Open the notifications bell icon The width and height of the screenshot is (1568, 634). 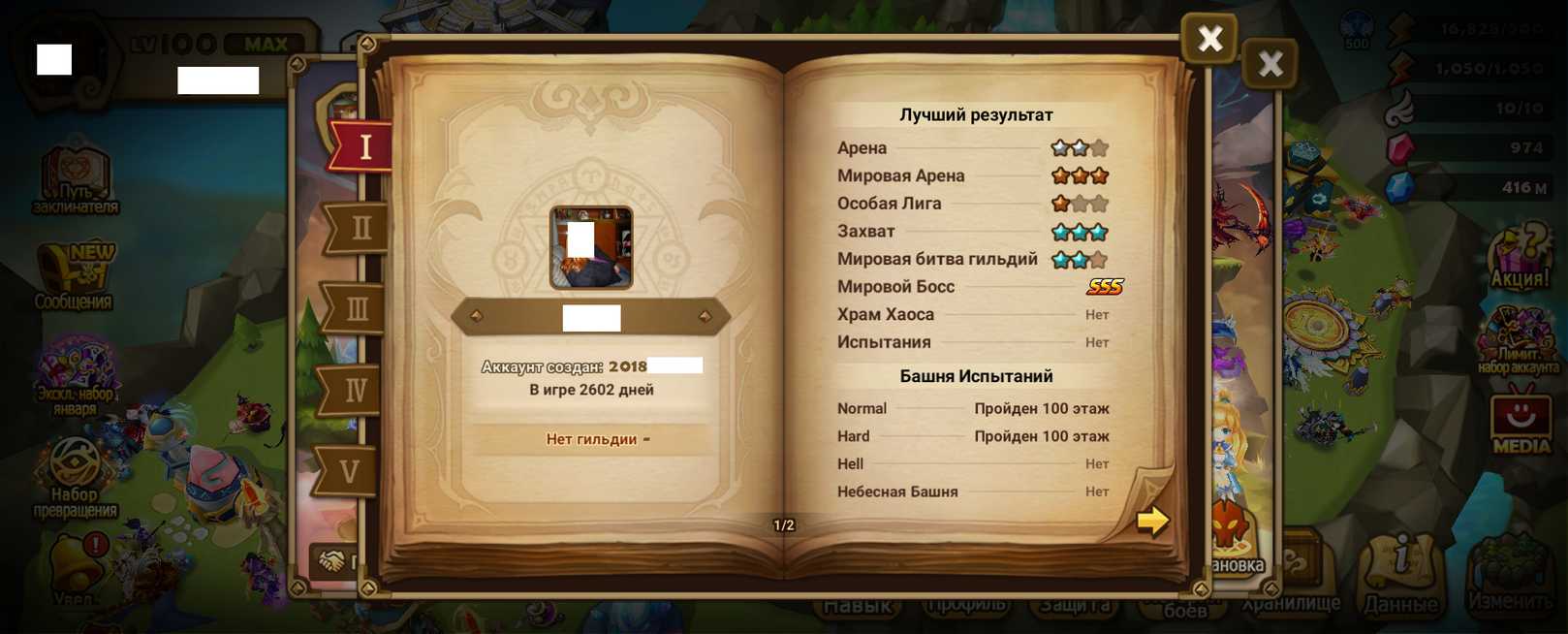[76, 567]
